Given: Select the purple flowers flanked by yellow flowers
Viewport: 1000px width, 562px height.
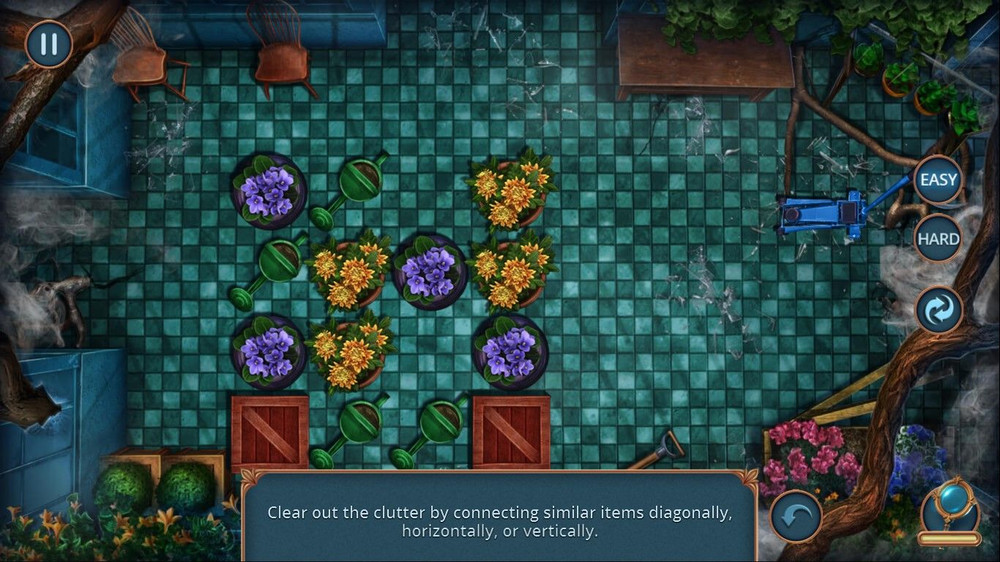Looking at the screenshot, I should 429,271.
